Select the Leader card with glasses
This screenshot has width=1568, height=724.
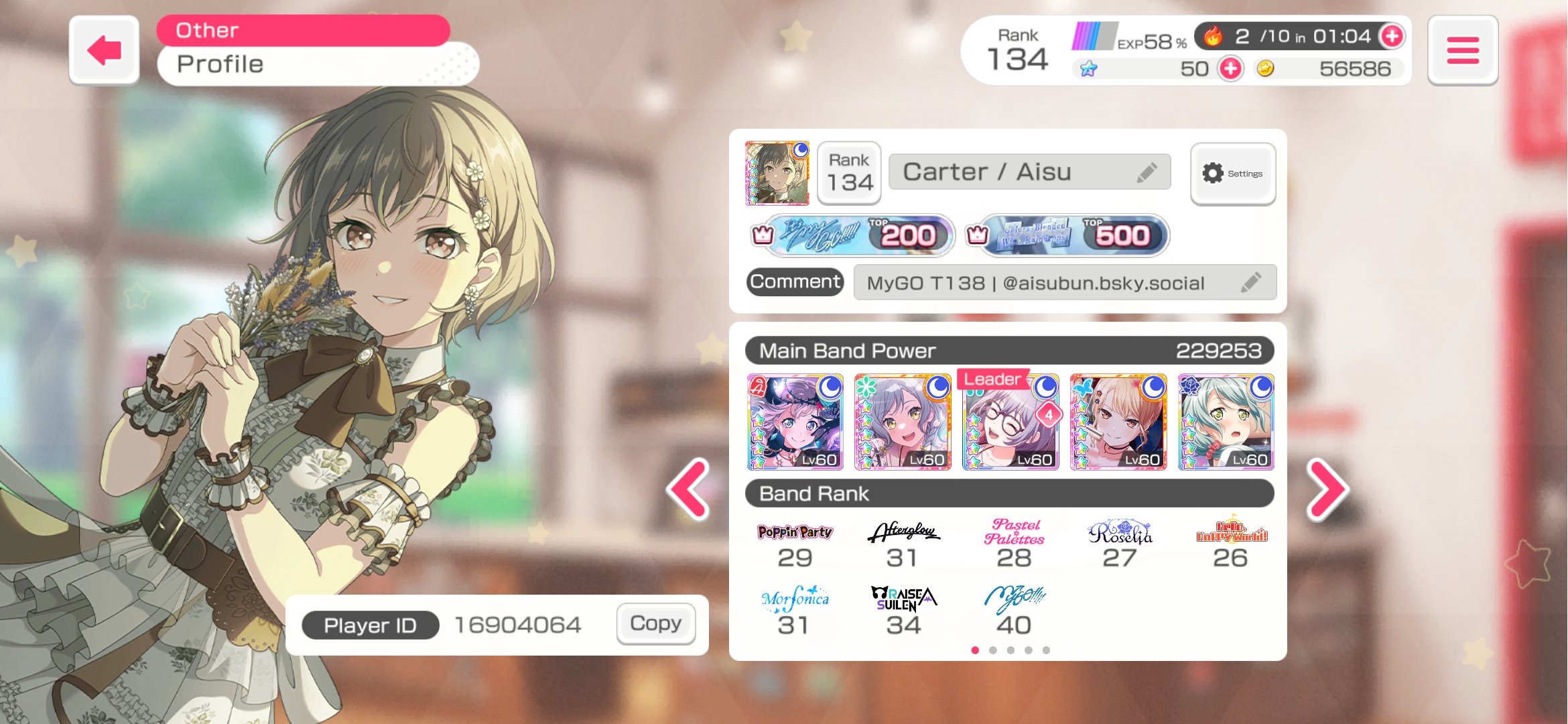(1010, 422)
